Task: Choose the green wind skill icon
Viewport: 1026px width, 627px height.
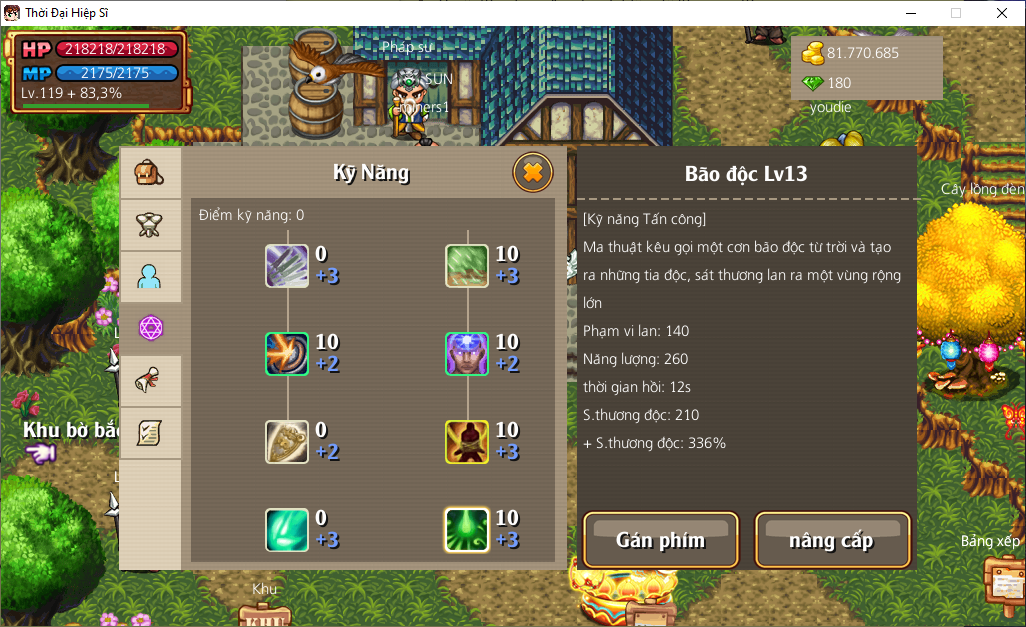Action: [x=467, y=266]
